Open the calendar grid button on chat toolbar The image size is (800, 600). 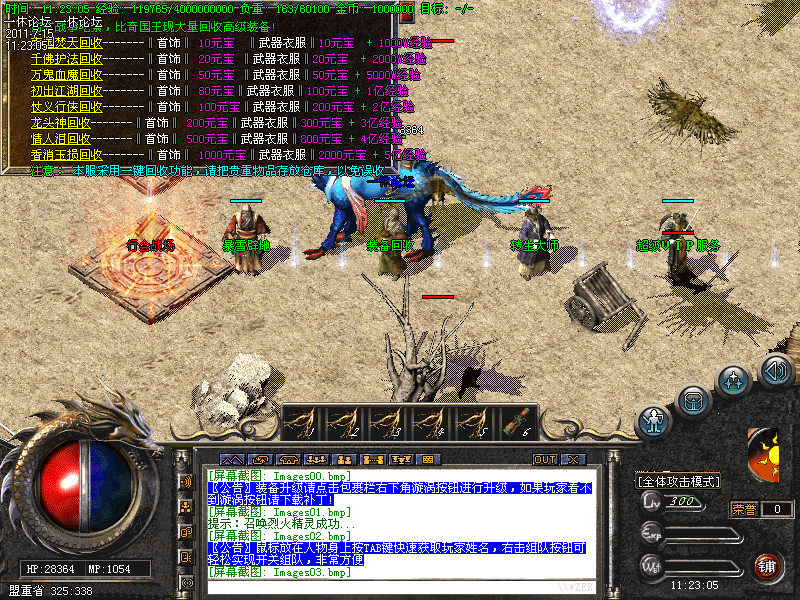[x=429, y=459]
